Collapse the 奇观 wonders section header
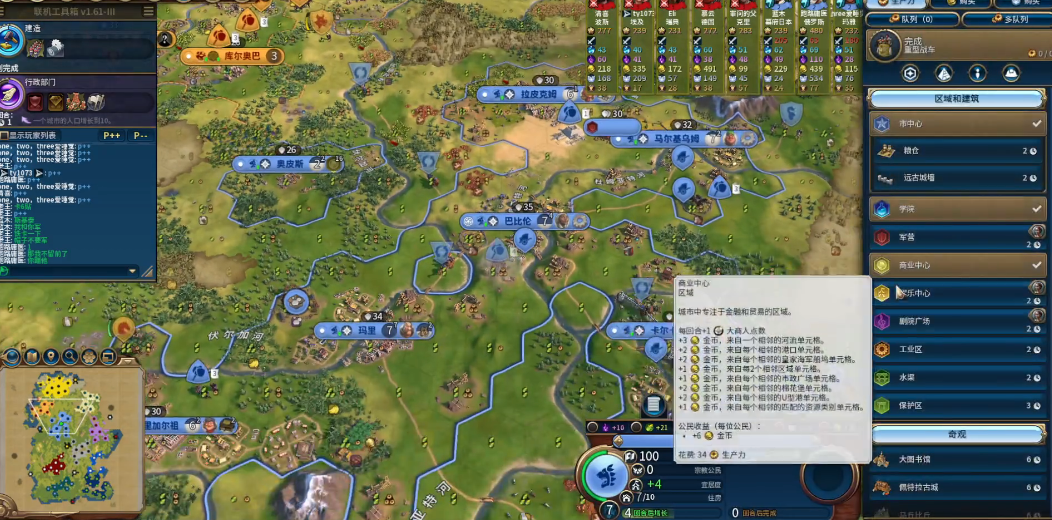Image resolution: width=1052 pixels, height=520 pixels. click(957, 433)
